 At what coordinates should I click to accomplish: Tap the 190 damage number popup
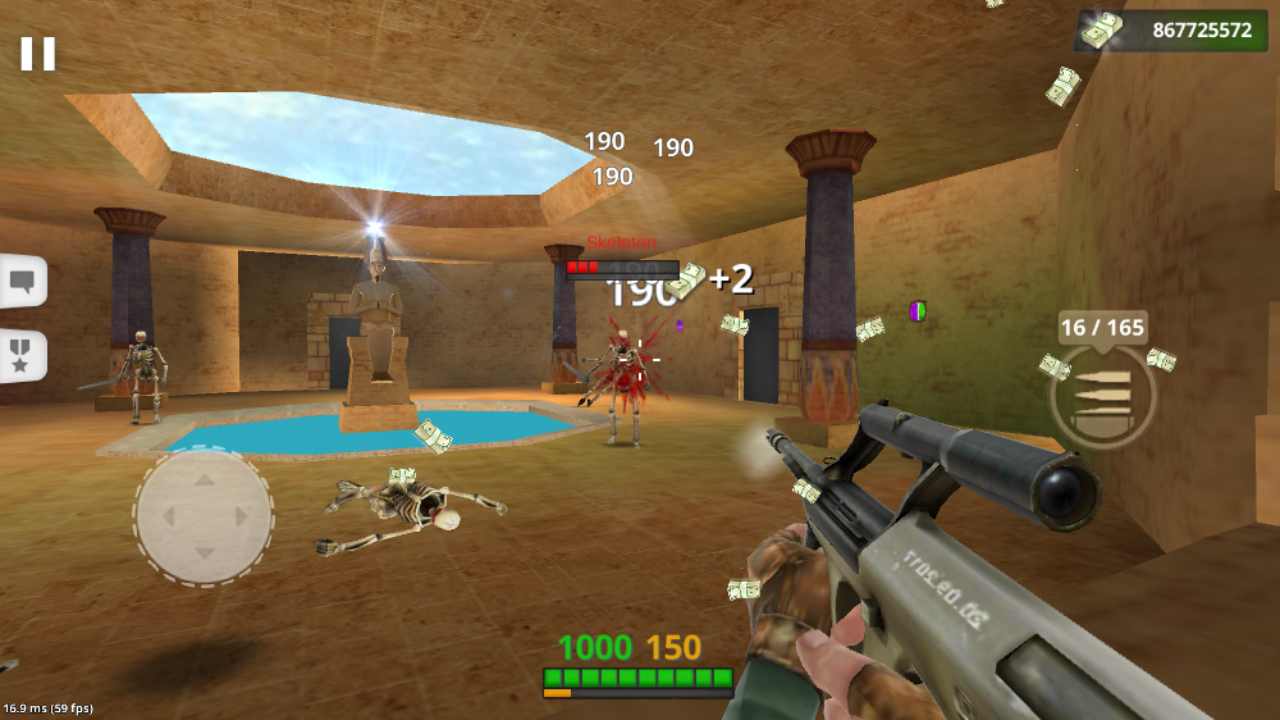(x=604, y=141)
